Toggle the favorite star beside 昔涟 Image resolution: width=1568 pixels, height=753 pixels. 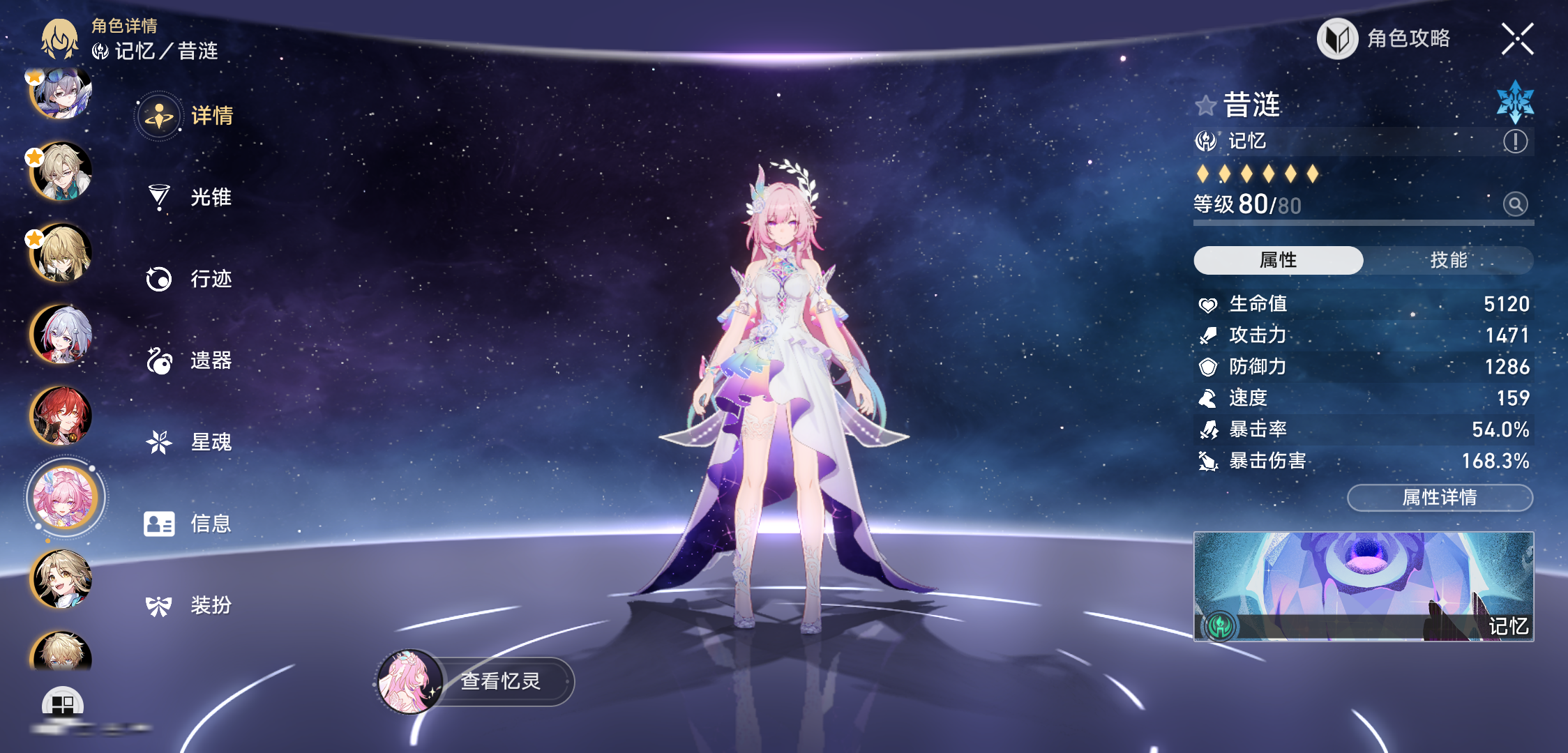[1205, 106]
